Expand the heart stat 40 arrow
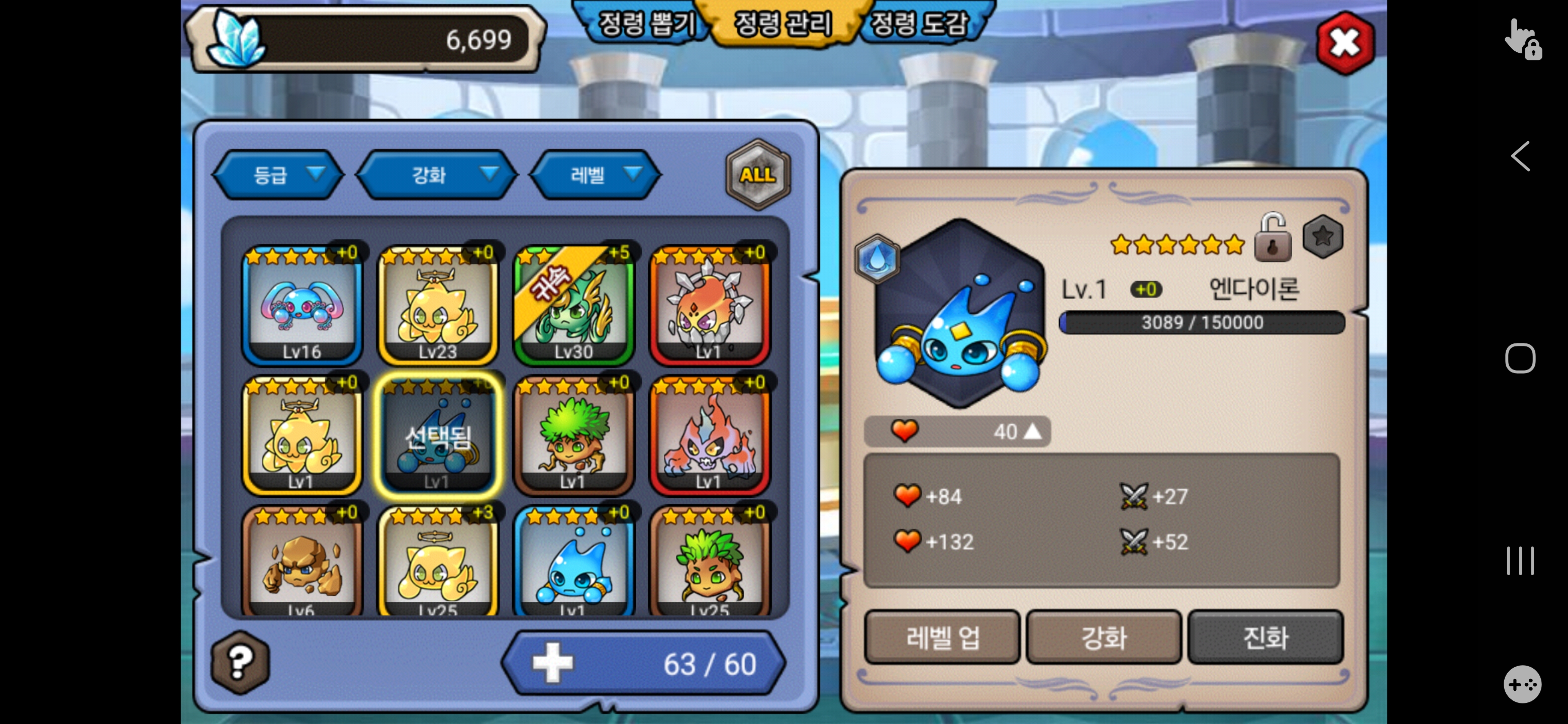The width and height of the screenshot is (1568, 724). 1032,432
